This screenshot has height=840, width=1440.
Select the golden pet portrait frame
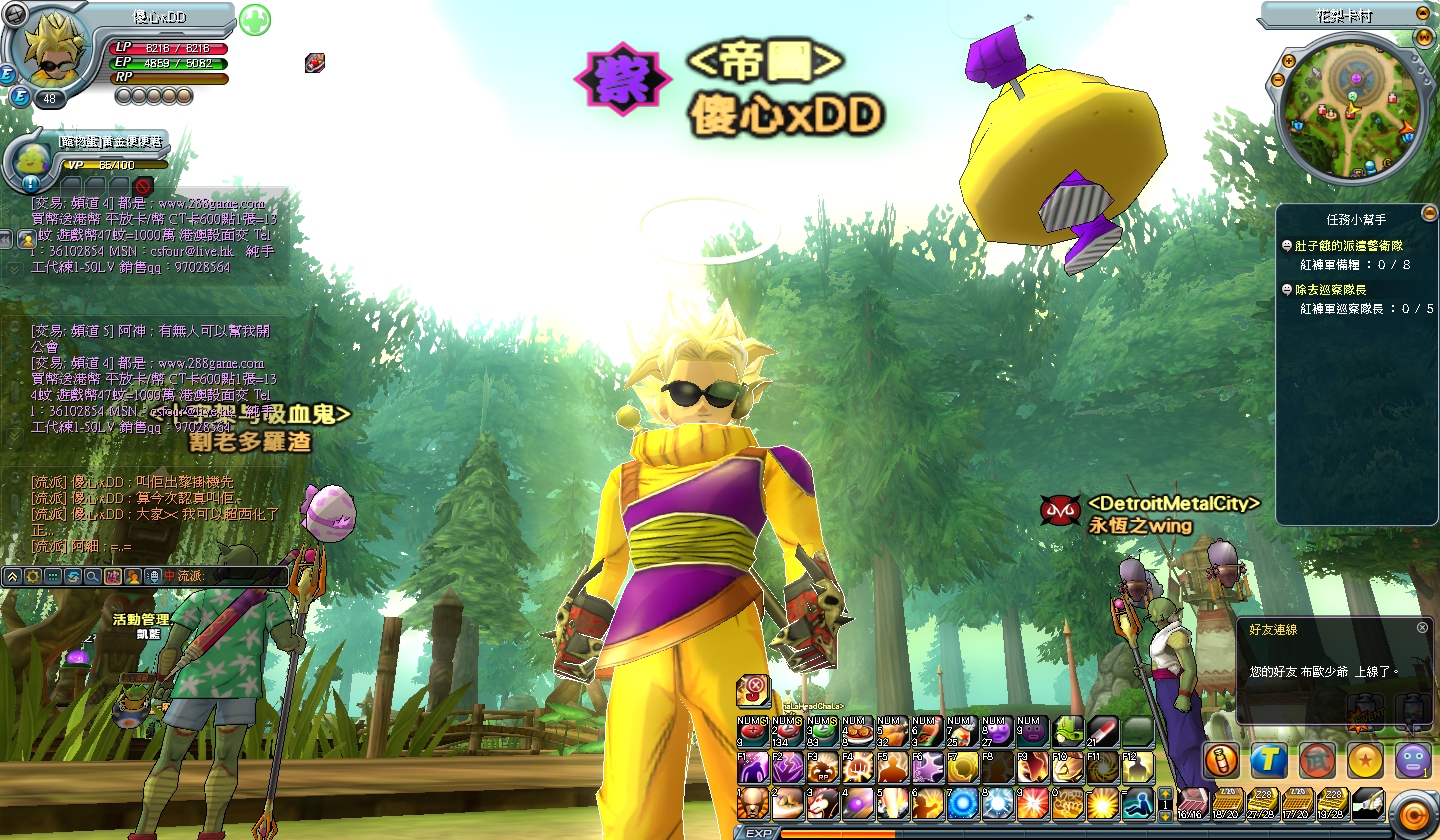33,161
